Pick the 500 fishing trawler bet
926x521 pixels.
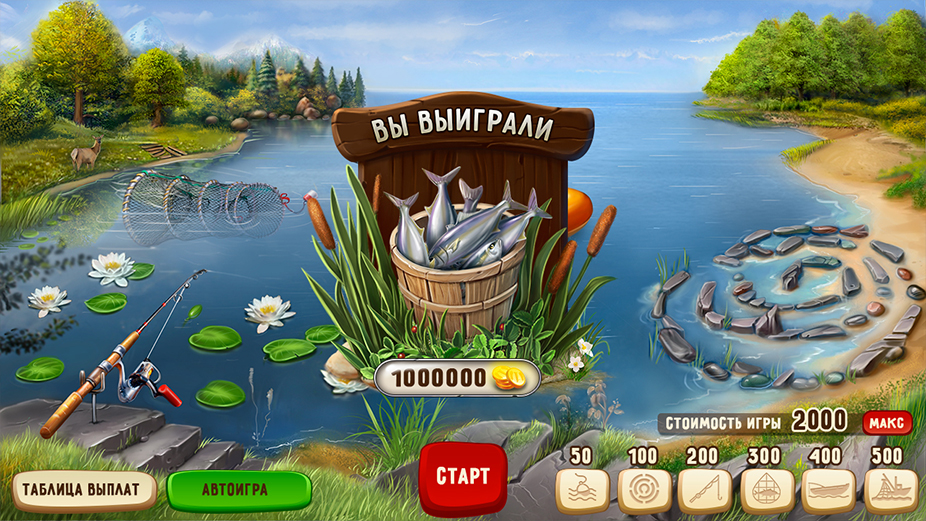pyautogui.click(x=890, y=490)
